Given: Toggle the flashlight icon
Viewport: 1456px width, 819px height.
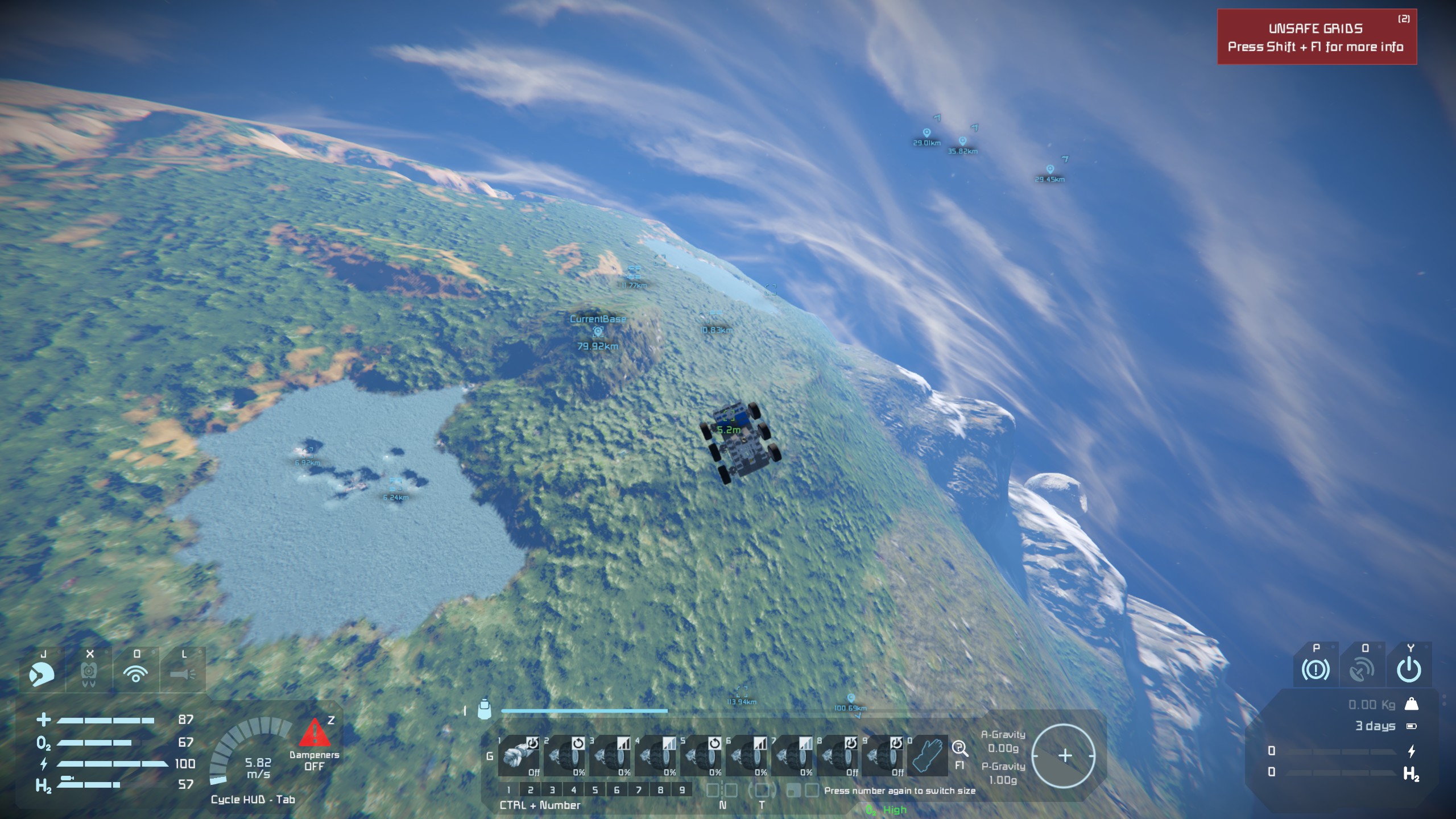Looking at the screenshot, I should [x=183, y=674].
